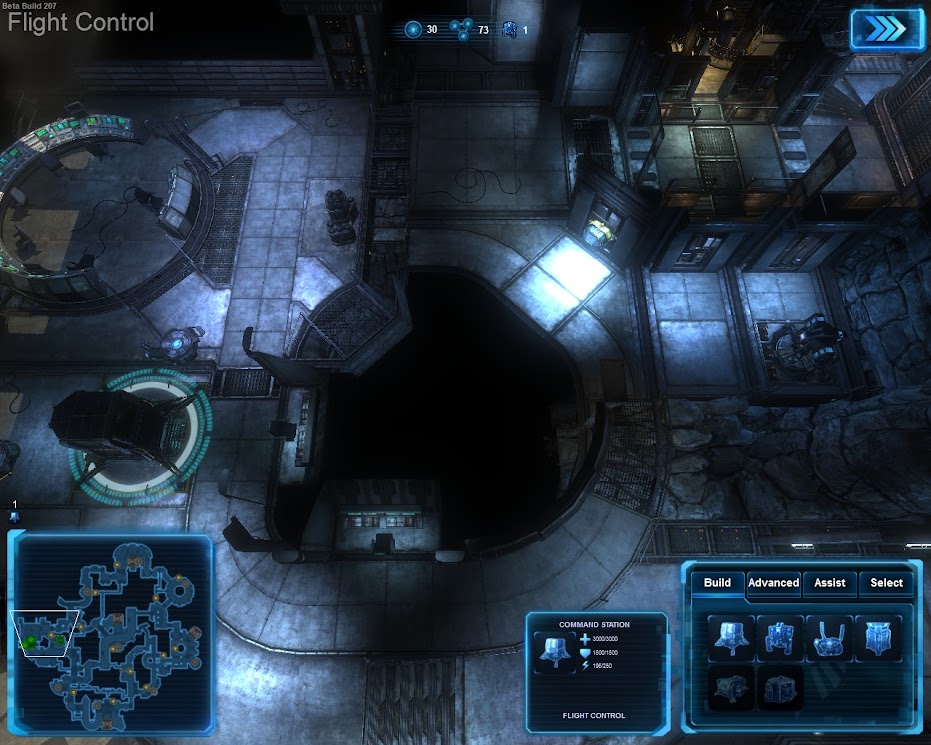This screenshot has height=745, width=931.
Task: Select the dimmed cube module build icon
Action: 780,688
